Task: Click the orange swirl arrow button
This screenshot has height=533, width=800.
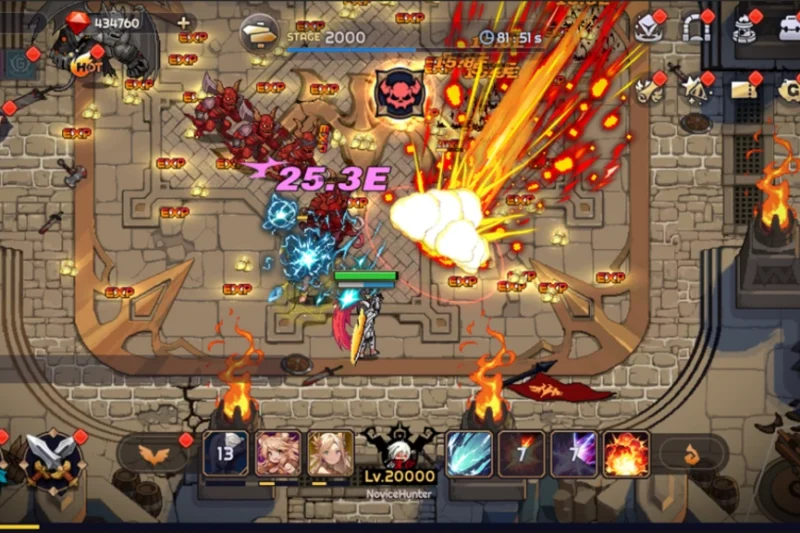Action: tap(691, 455)
